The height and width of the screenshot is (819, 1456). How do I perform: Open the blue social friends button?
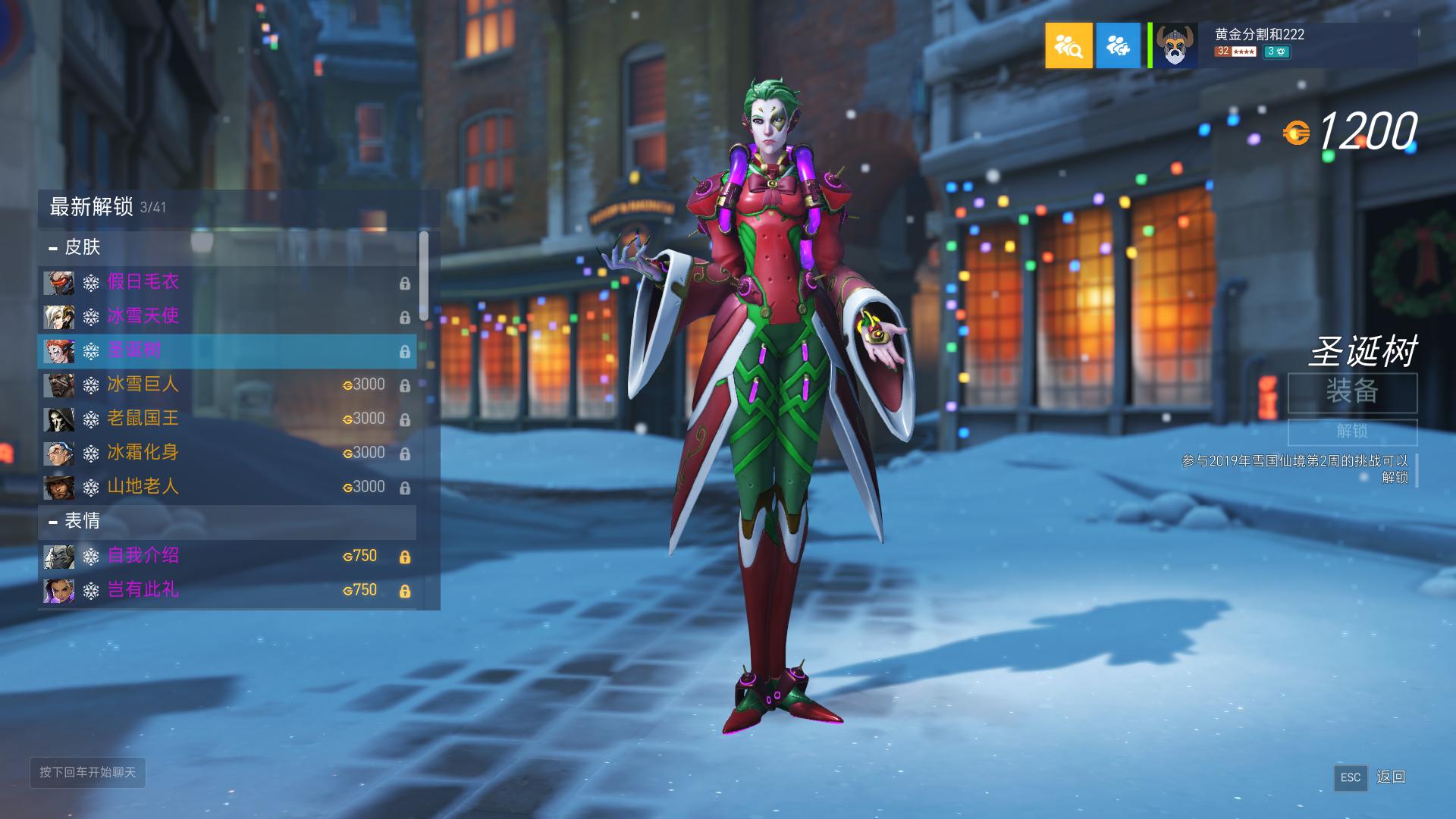pos(1118,45)
